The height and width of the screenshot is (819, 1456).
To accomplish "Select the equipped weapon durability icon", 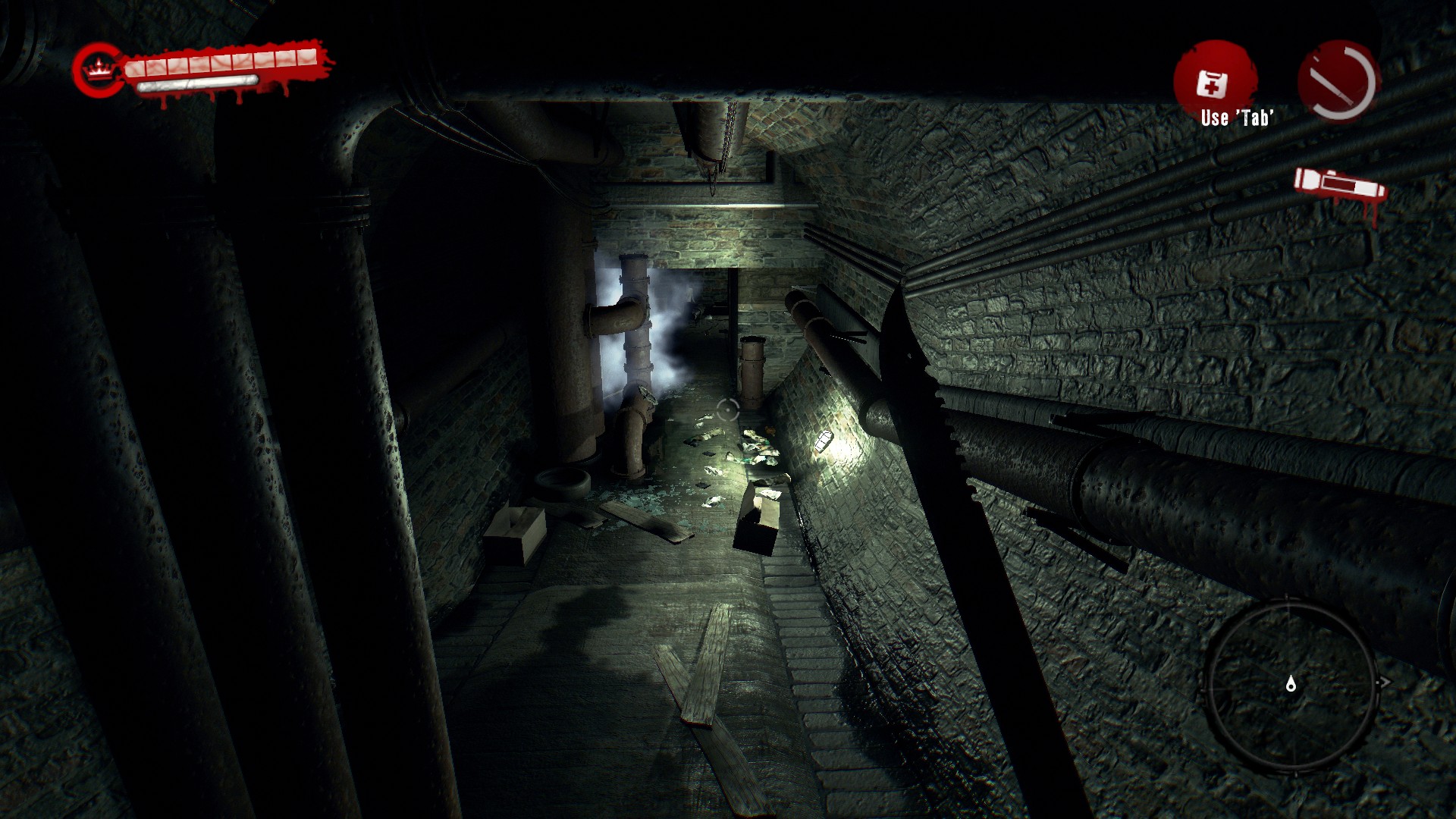I will coord(1338,82).
